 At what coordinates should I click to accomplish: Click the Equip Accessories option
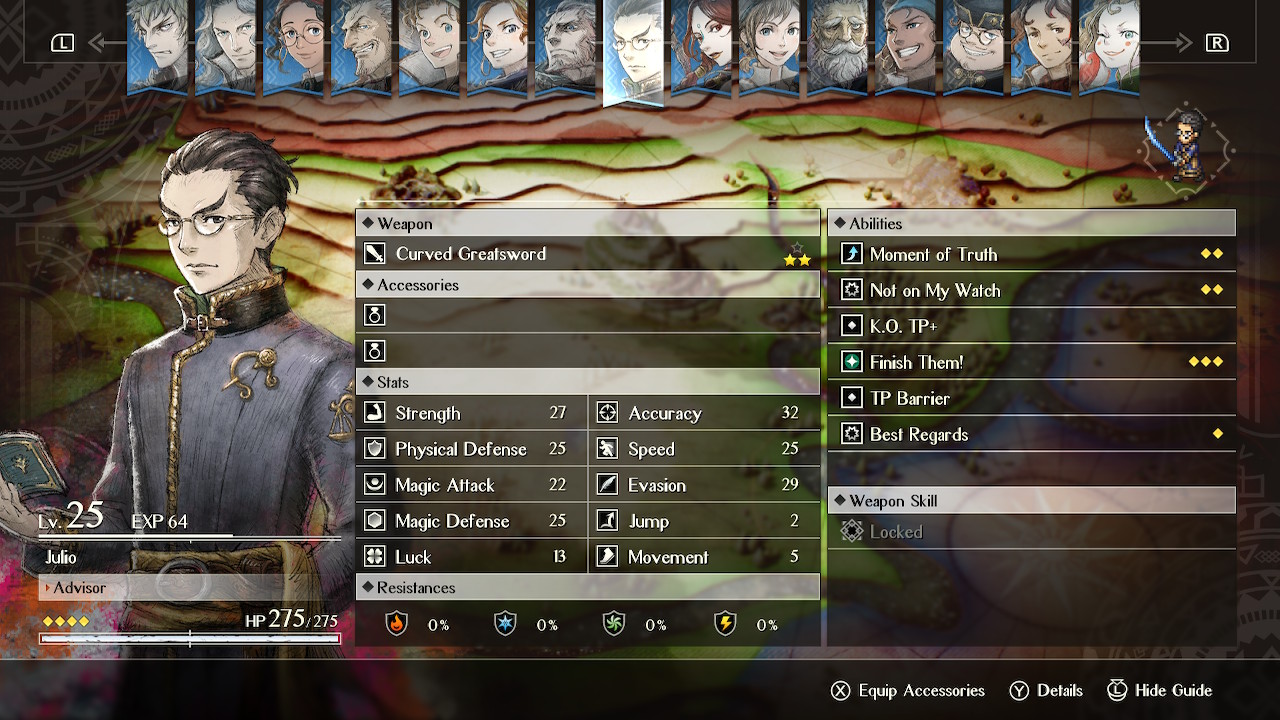click(908, 690)
